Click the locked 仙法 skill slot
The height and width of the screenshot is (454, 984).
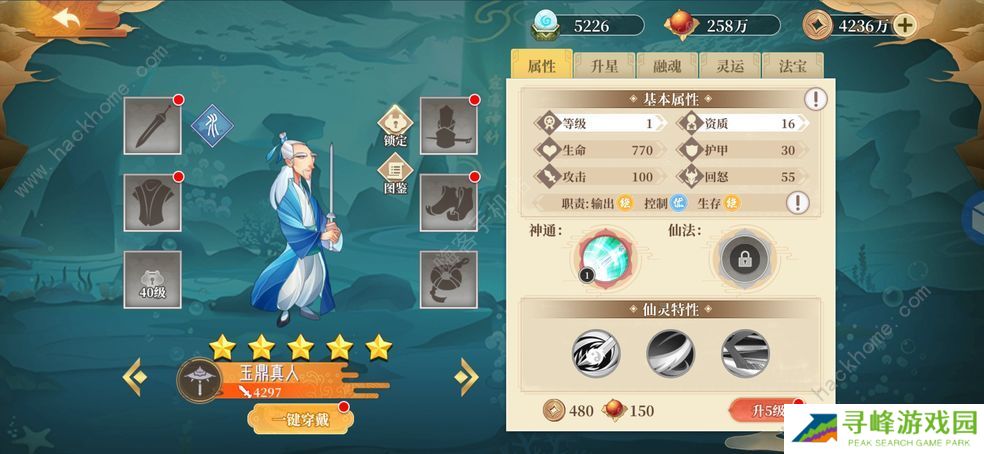click(x=745, y=257)
